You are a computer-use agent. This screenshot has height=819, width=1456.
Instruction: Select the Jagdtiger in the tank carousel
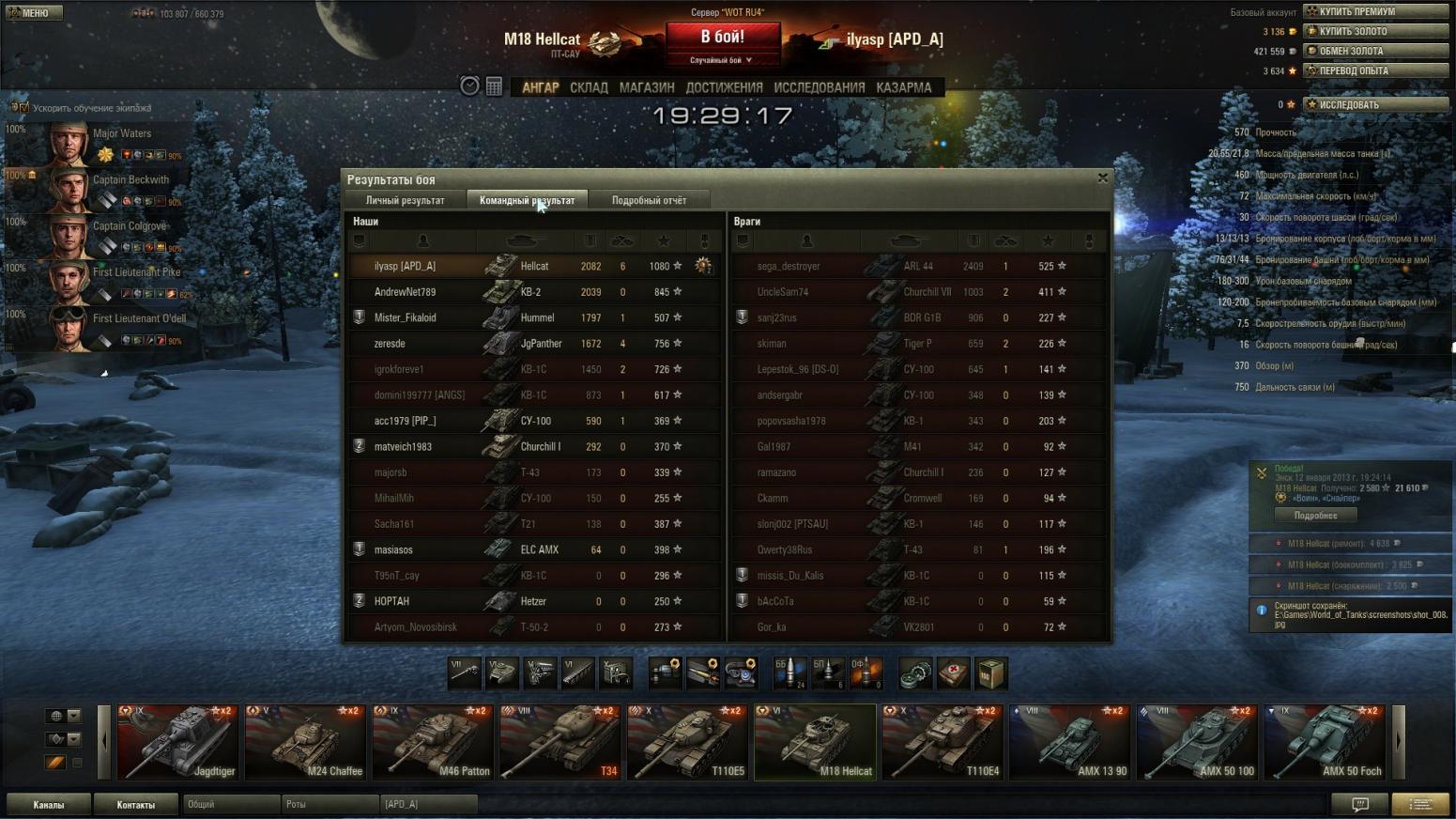177,743
